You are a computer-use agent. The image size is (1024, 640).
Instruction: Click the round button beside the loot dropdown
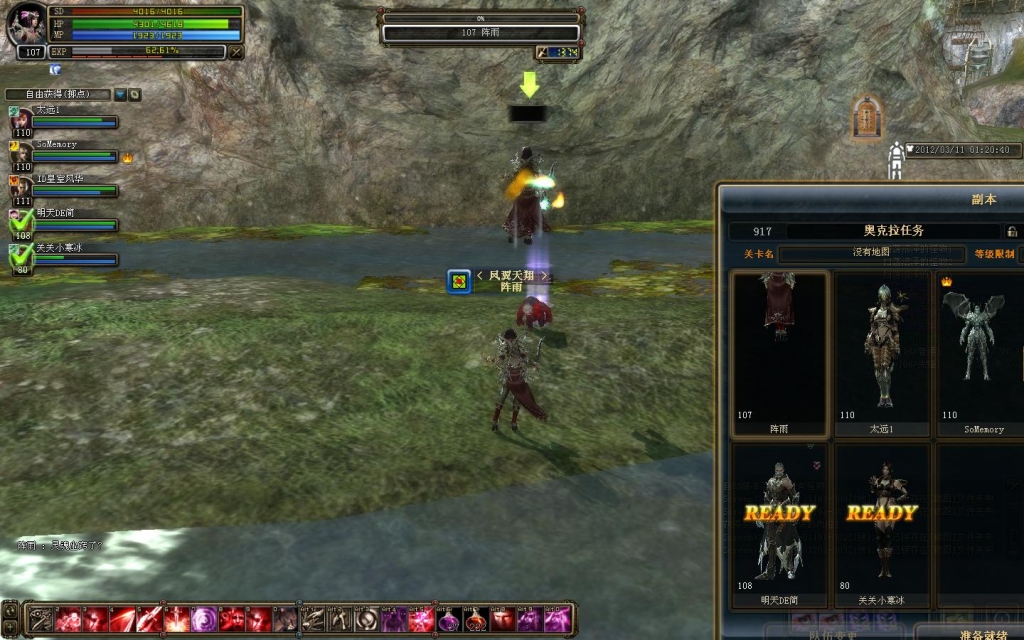click(x=134, y=95)
